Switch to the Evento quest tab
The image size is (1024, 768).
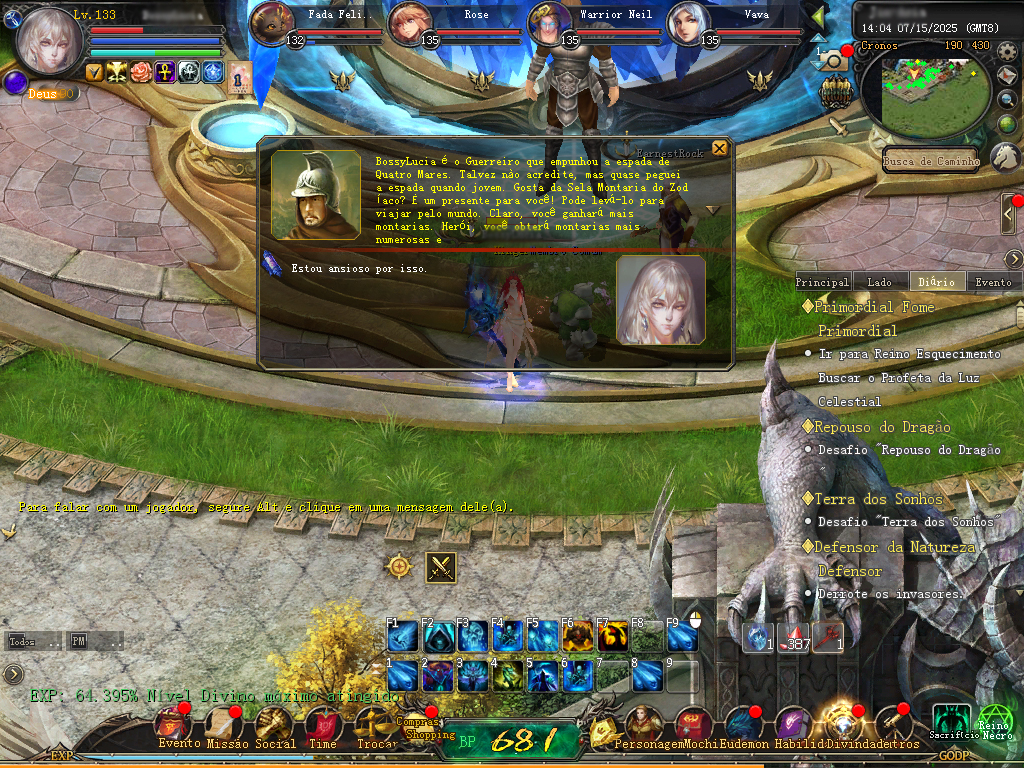(993, 282)
